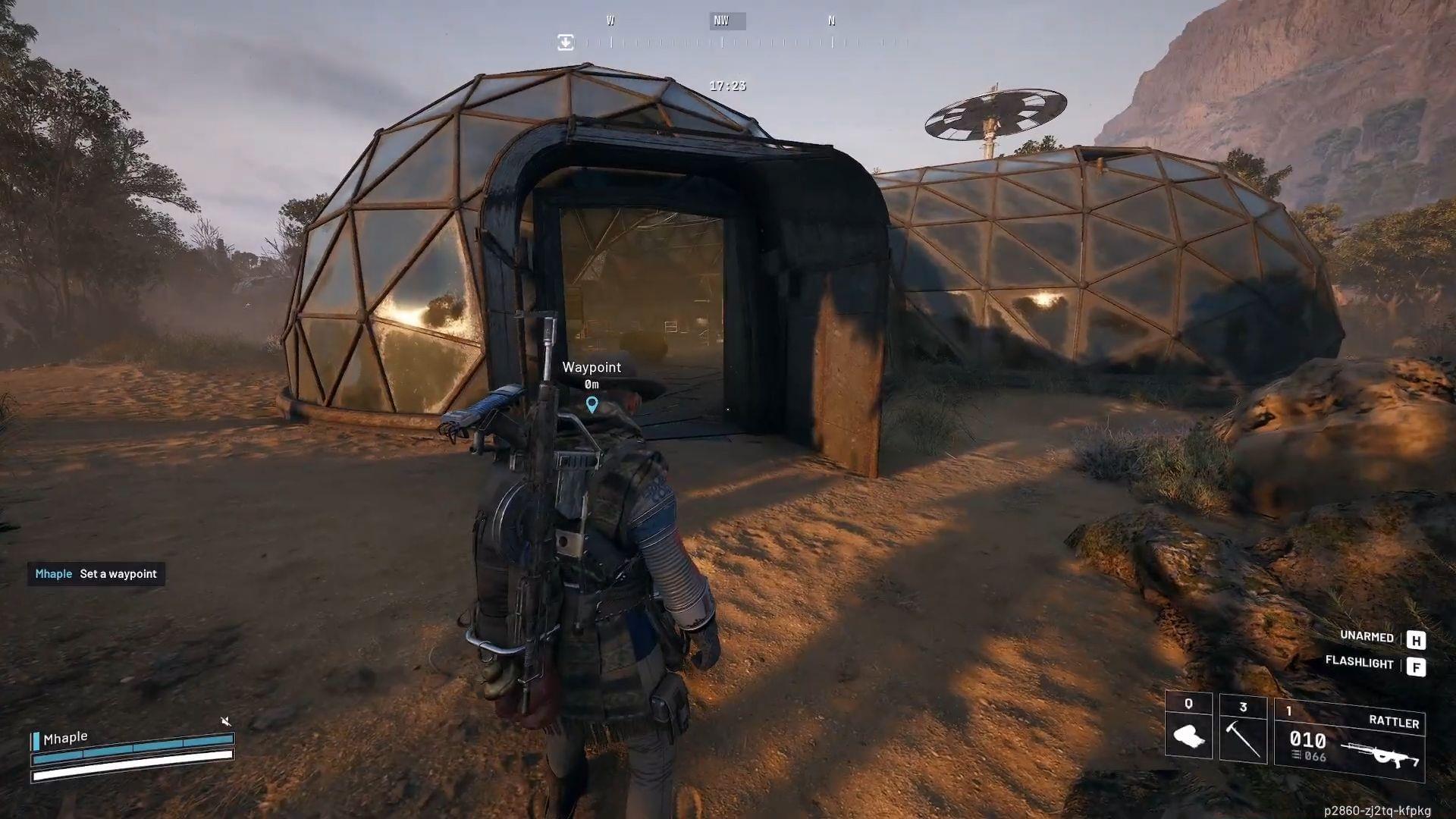Click the download marker icon left of the compass

[x=564, y=42]
